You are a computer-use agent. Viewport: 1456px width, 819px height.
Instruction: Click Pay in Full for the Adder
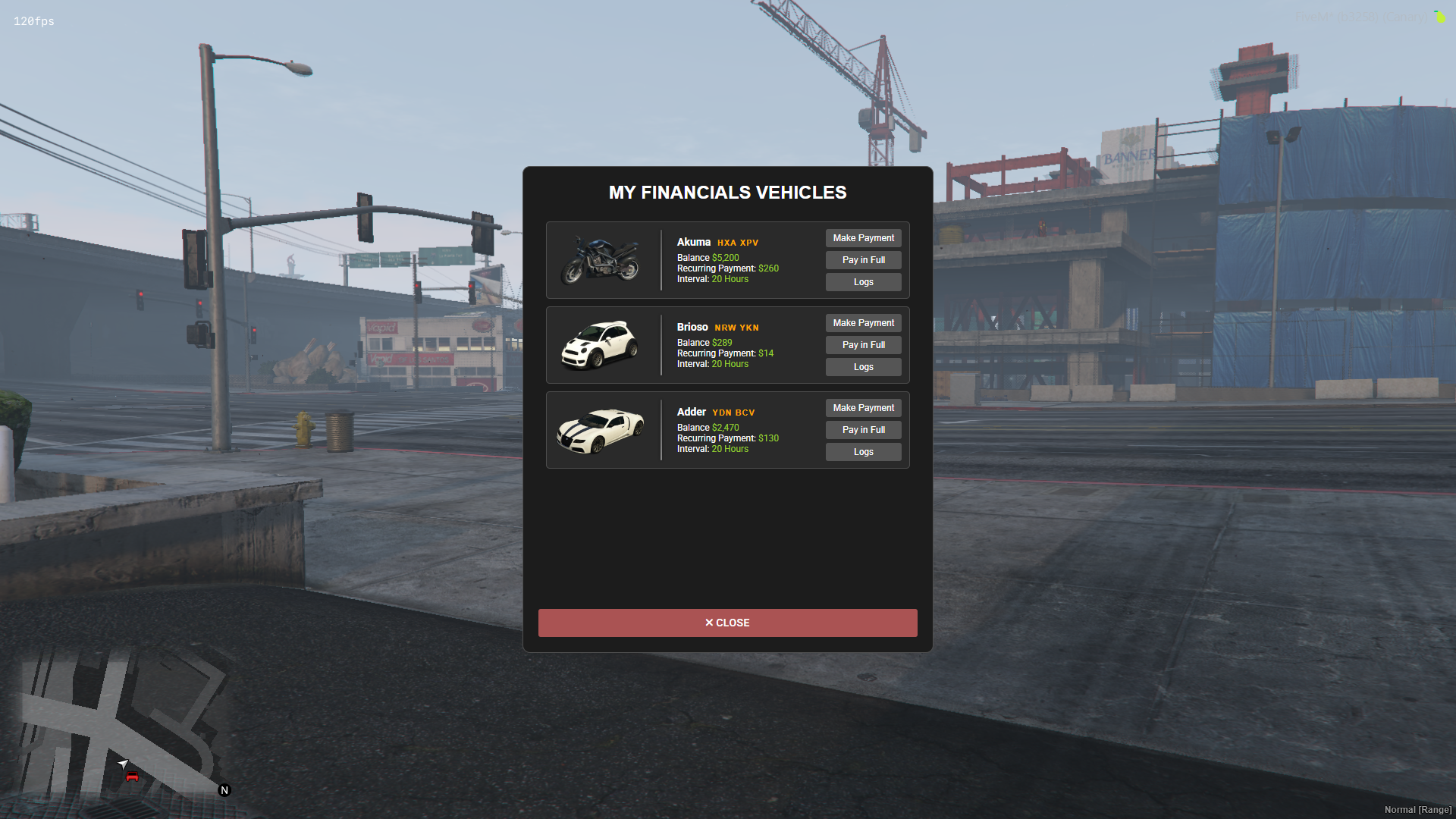(x=863, y=429)
